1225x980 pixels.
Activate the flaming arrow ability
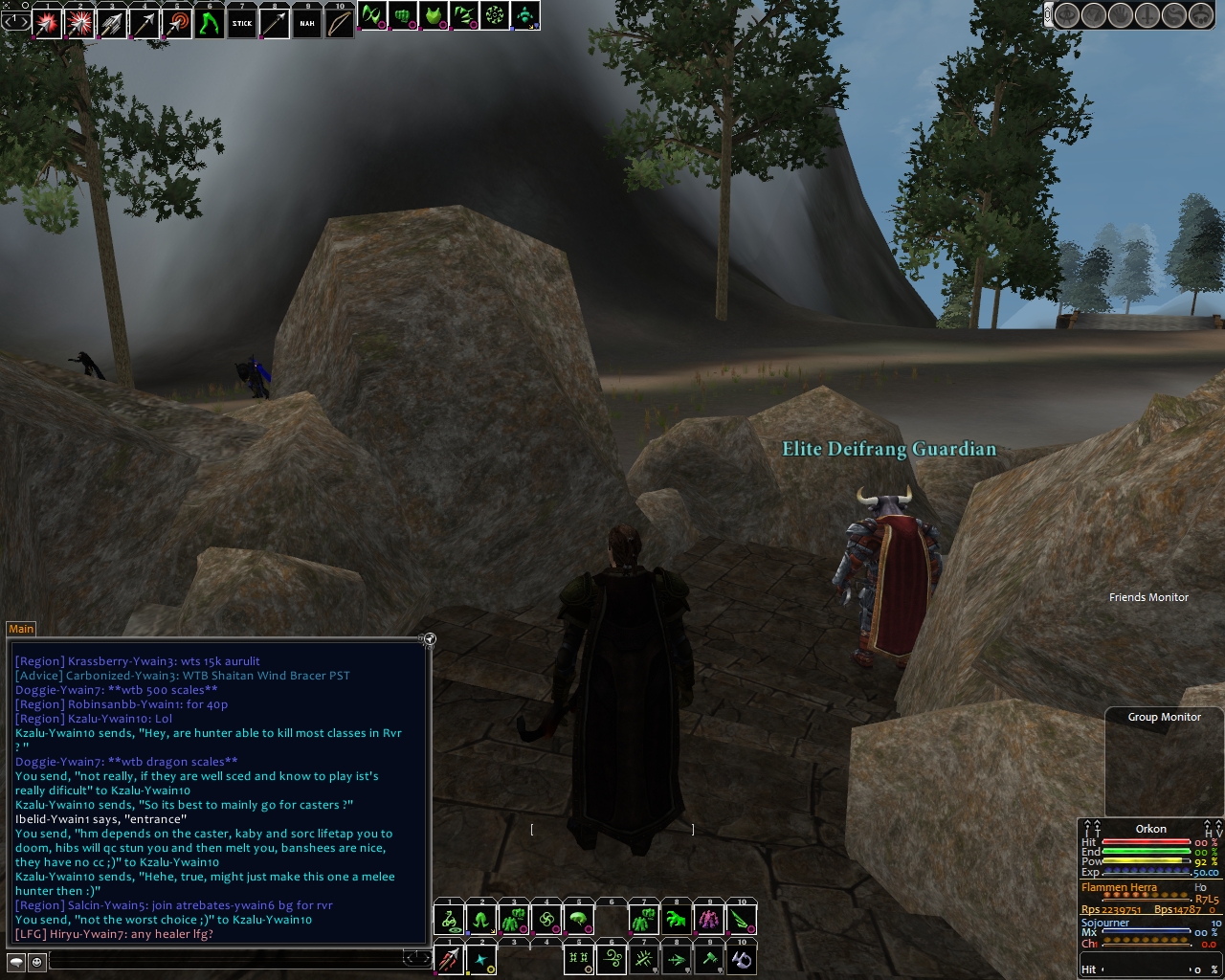pos(449,960)
